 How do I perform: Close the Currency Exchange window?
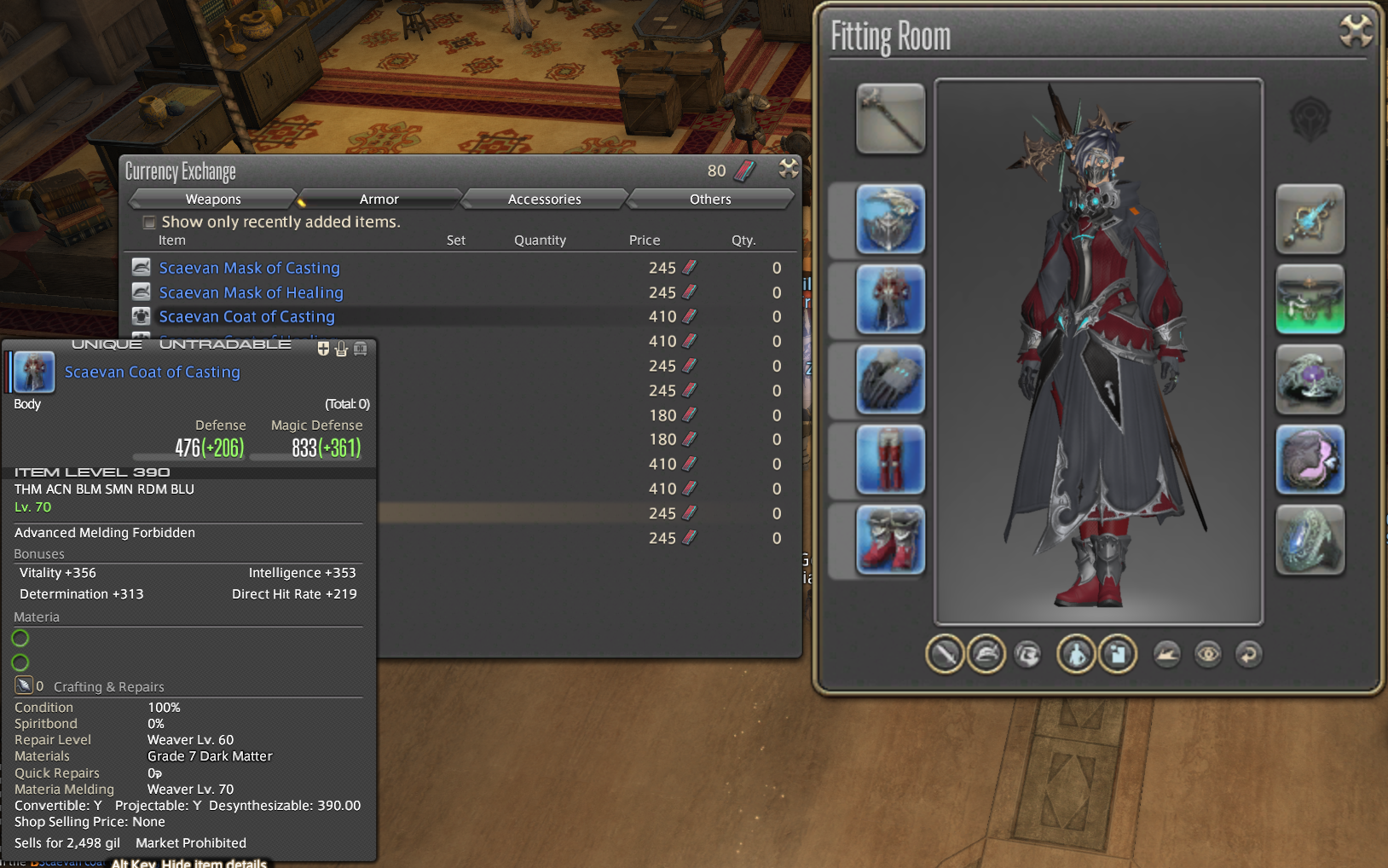789,169
